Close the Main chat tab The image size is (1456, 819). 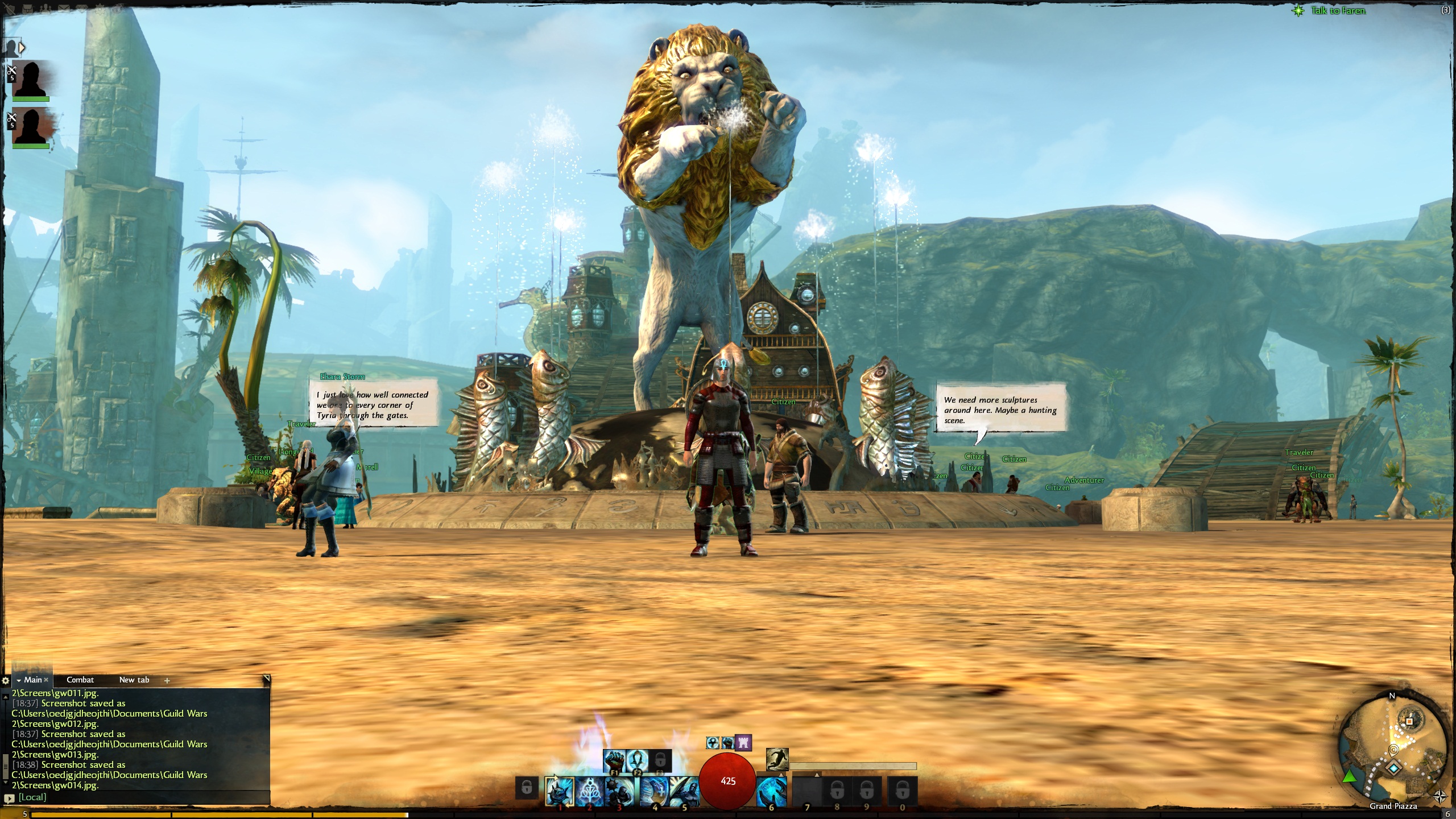tap(47, 680)
